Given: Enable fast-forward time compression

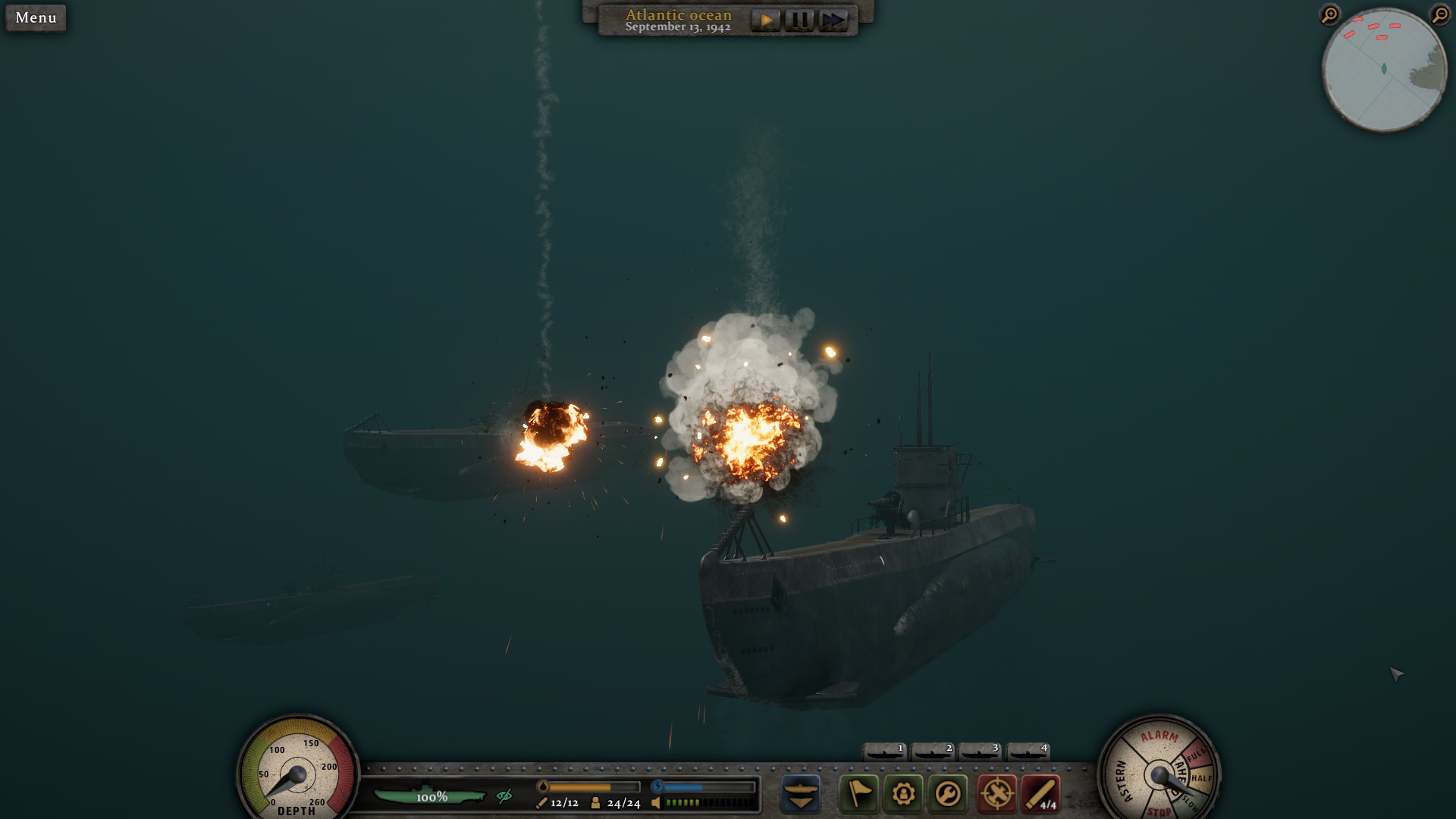Looking at the screenshot, I should 833,20.
